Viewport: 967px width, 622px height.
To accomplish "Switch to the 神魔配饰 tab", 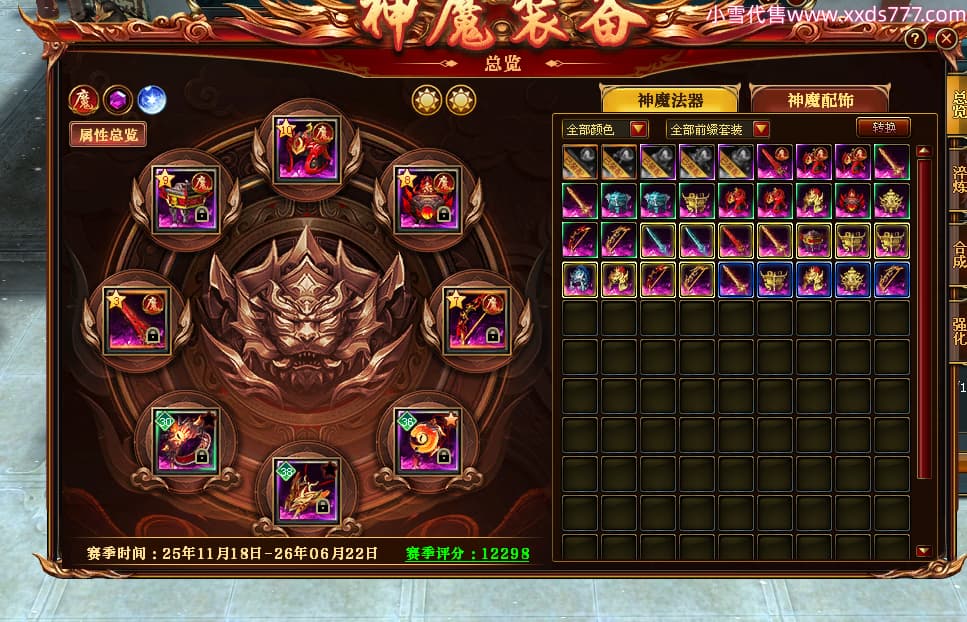I will tap(818, 100).
